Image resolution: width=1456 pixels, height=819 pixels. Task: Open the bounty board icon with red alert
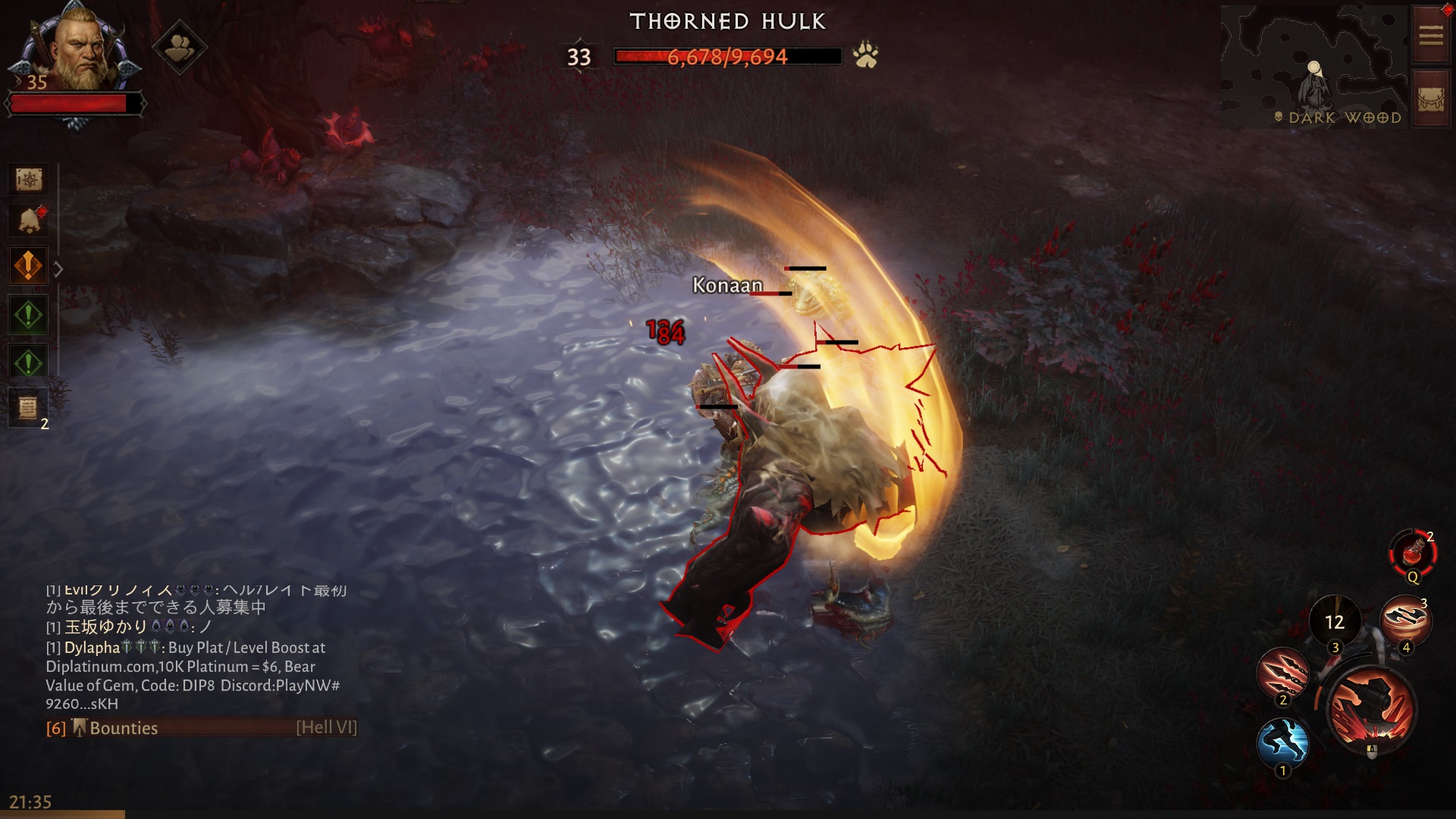click(27, 220)
